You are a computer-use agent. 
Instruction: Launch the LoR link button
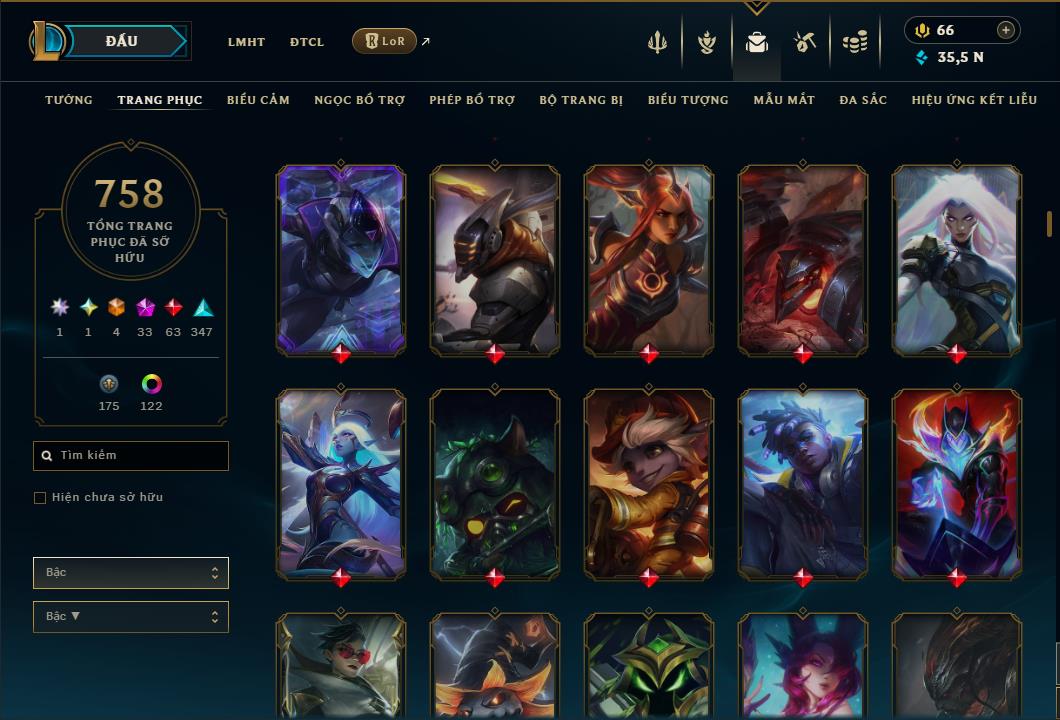point(384,41)
